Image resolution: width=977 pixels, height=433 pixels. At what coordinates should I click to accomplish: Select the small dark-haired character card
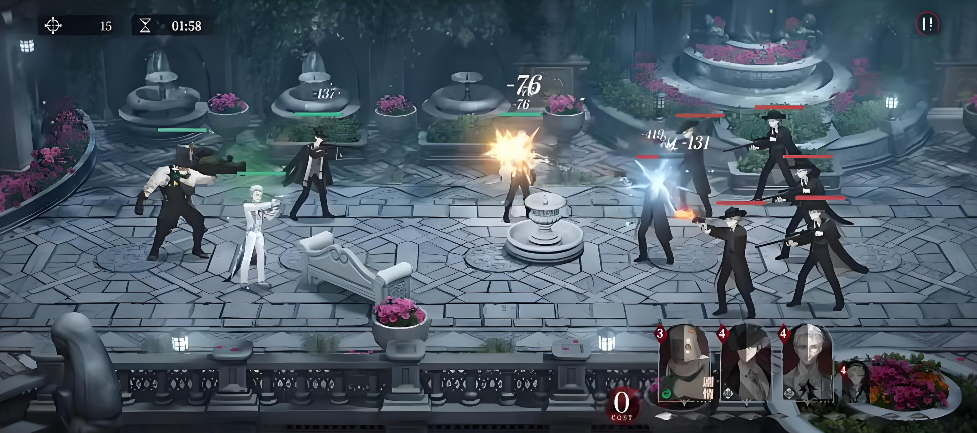click(x=856, y=385)
